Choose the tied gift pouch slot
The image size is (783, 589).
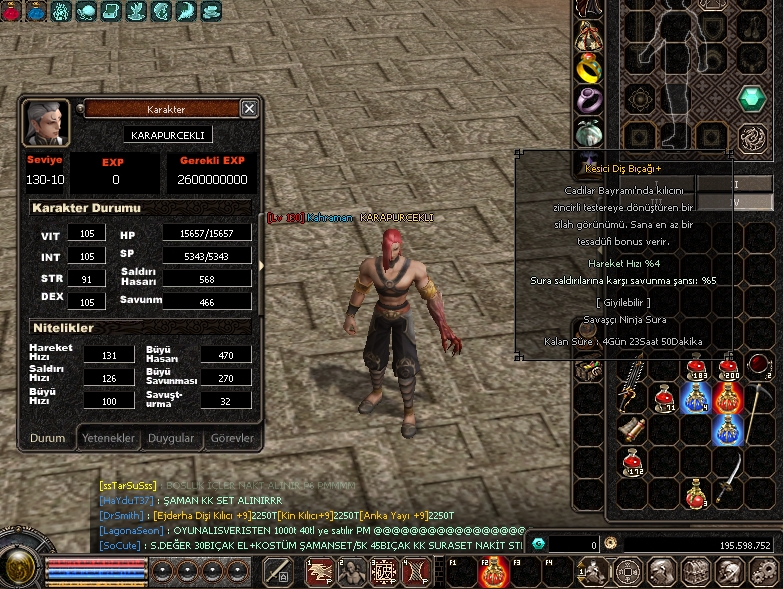point(588,37)
